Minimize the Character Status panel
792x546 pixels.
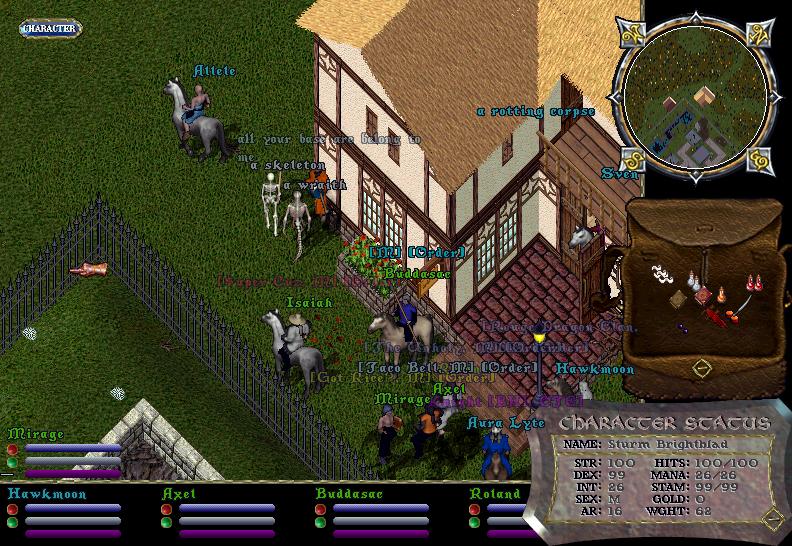point(772,518)
